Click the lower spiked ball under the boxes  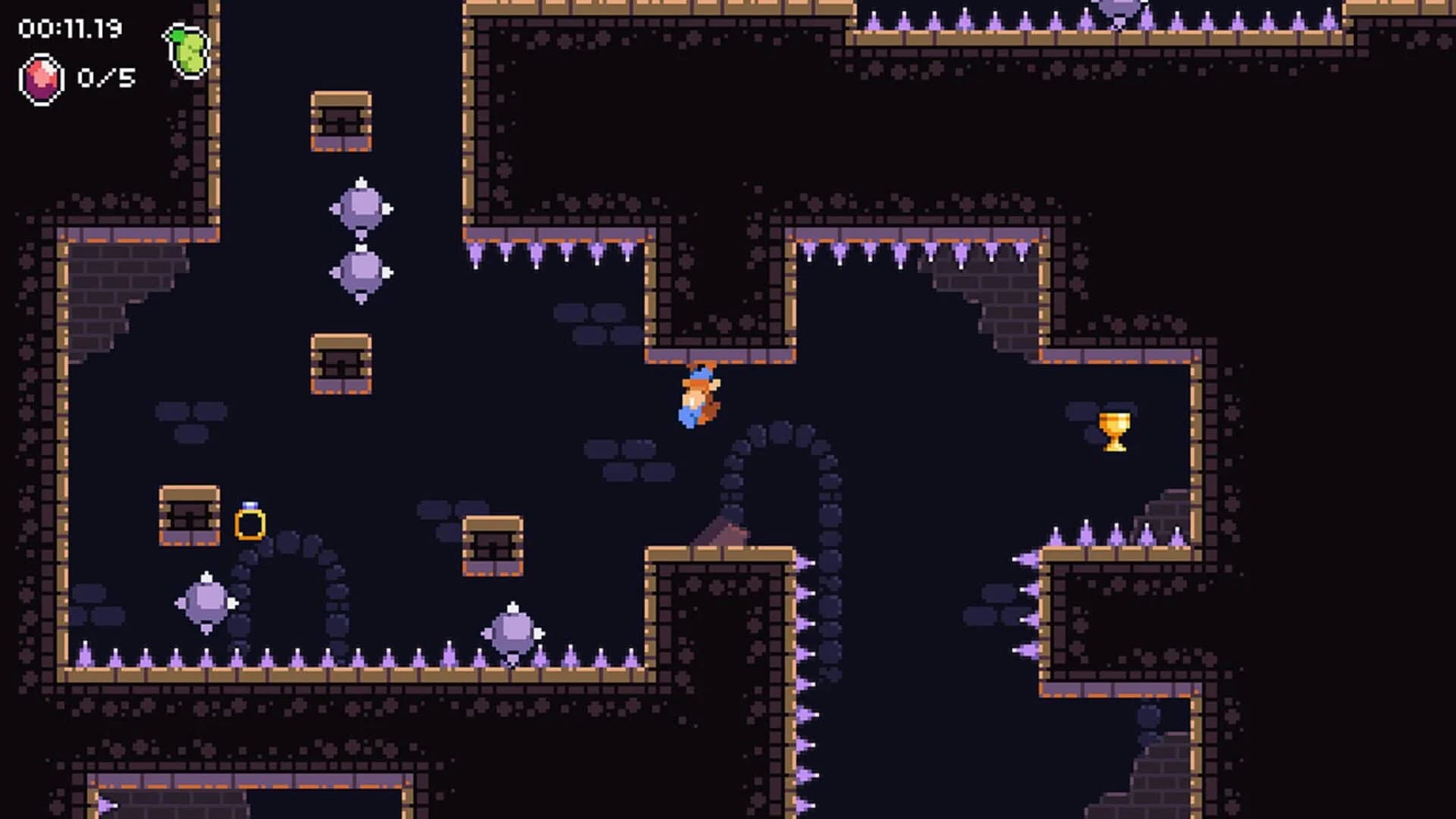coord(362,271)
